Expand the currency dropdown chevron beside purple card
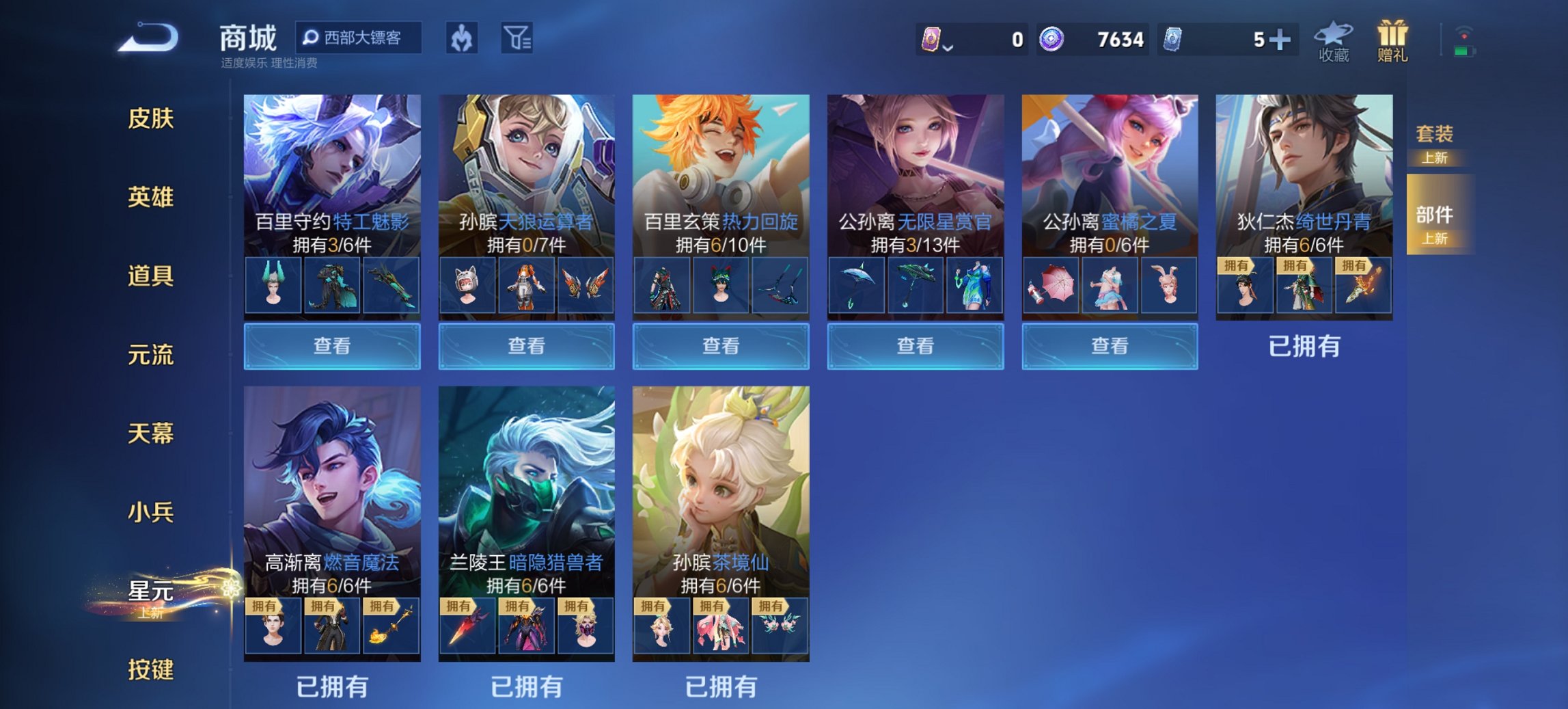This screenshot has width=1568, height=709. [949, 48]
